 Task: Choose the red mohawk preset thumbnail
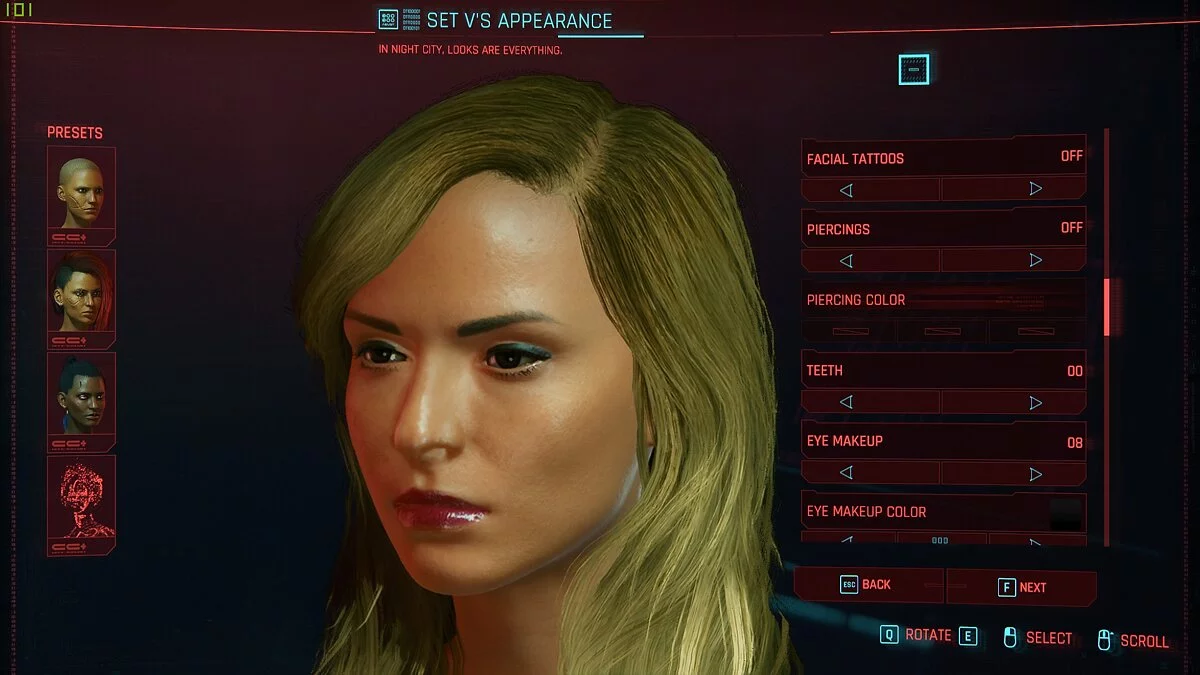(x=81, y=295)
